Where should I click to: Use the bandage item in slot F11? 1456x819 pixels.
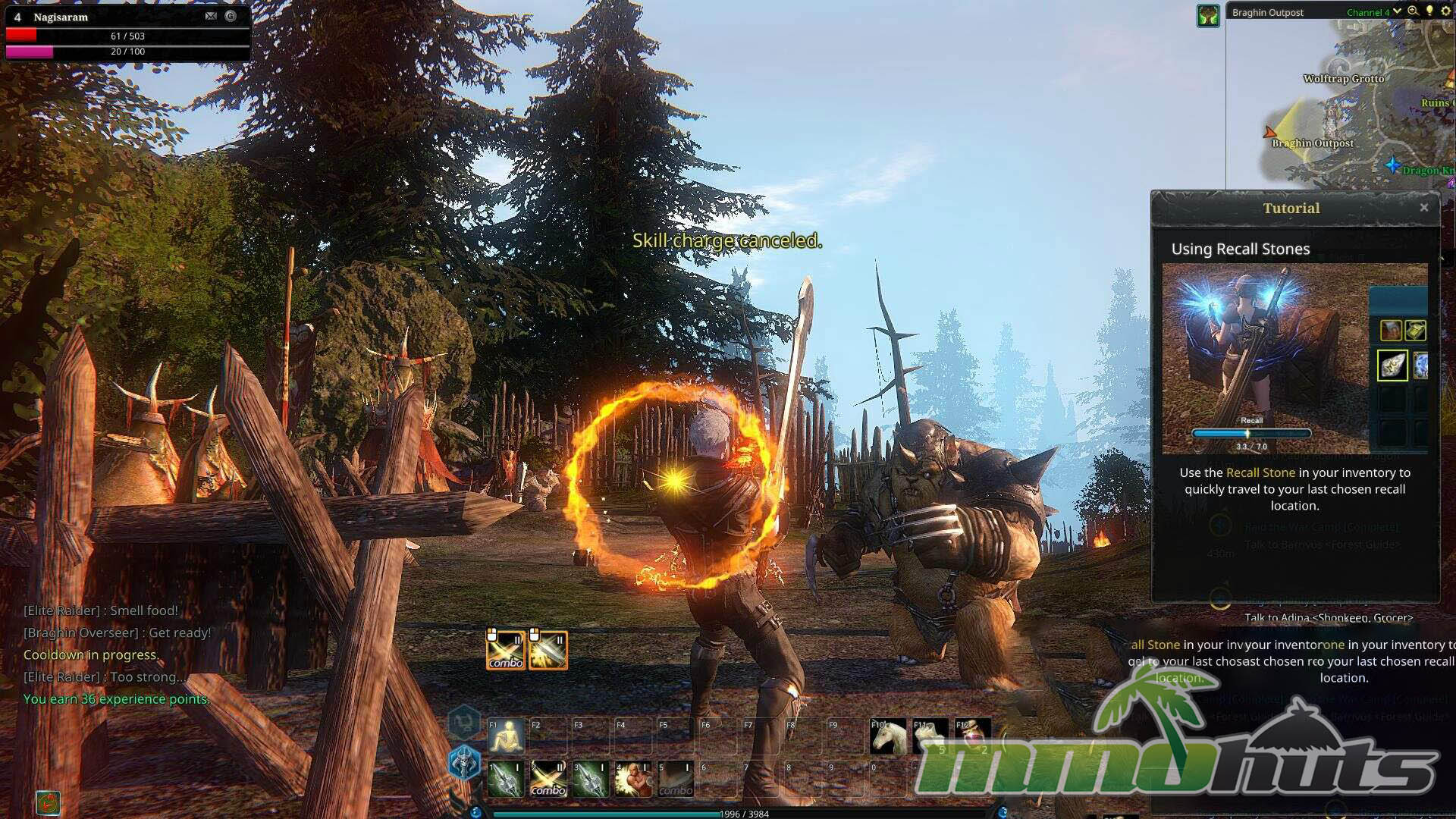[x=930, y=736]
